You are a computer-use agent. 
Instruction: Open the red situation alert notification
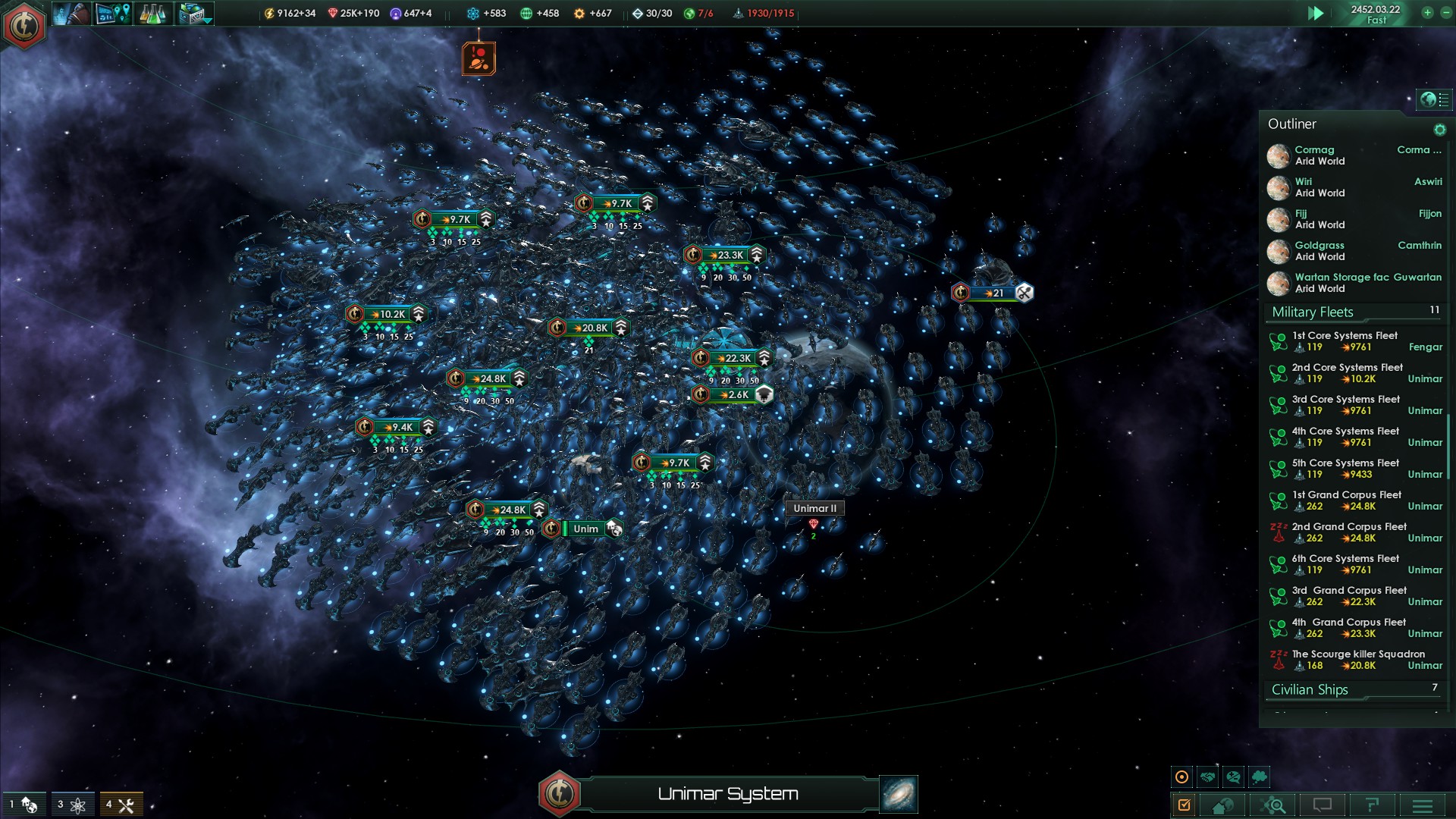[479, 58]
